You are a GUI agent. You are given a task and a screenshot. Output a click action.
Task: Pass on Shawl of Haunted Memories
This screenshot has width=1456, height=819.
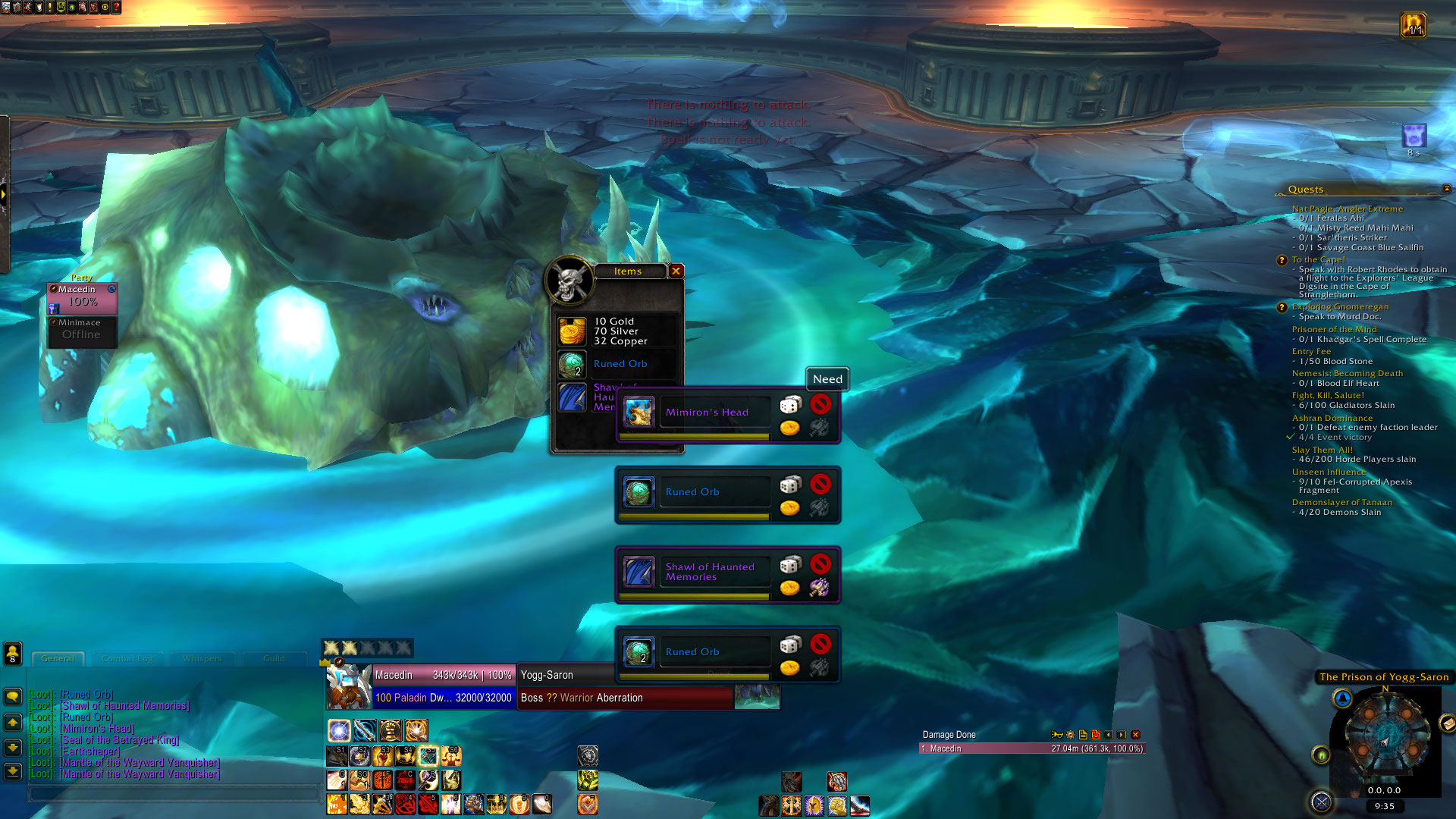pos(820,564)
